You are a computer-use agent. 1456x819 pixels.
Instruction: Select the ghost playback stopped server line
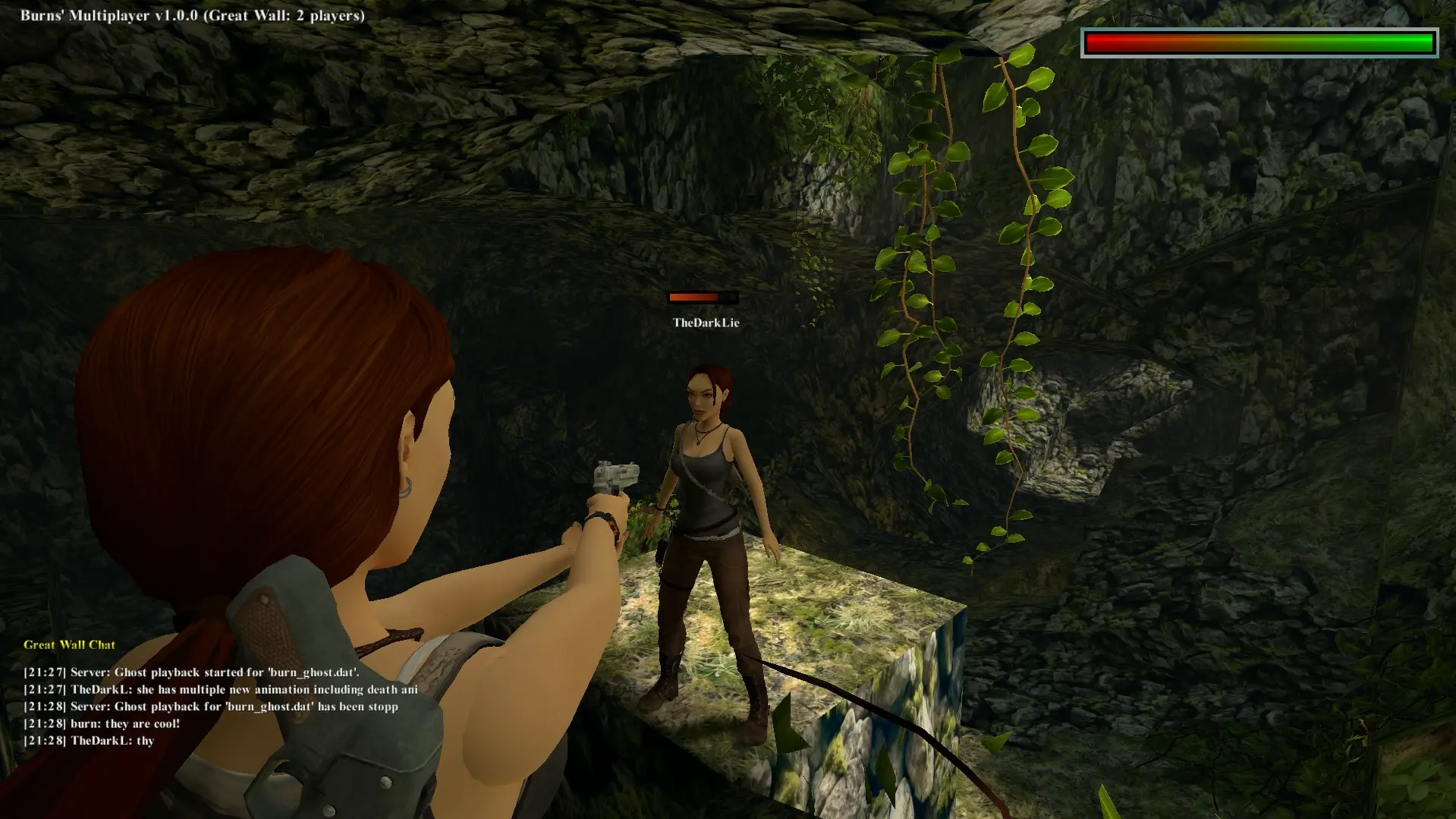211,706
